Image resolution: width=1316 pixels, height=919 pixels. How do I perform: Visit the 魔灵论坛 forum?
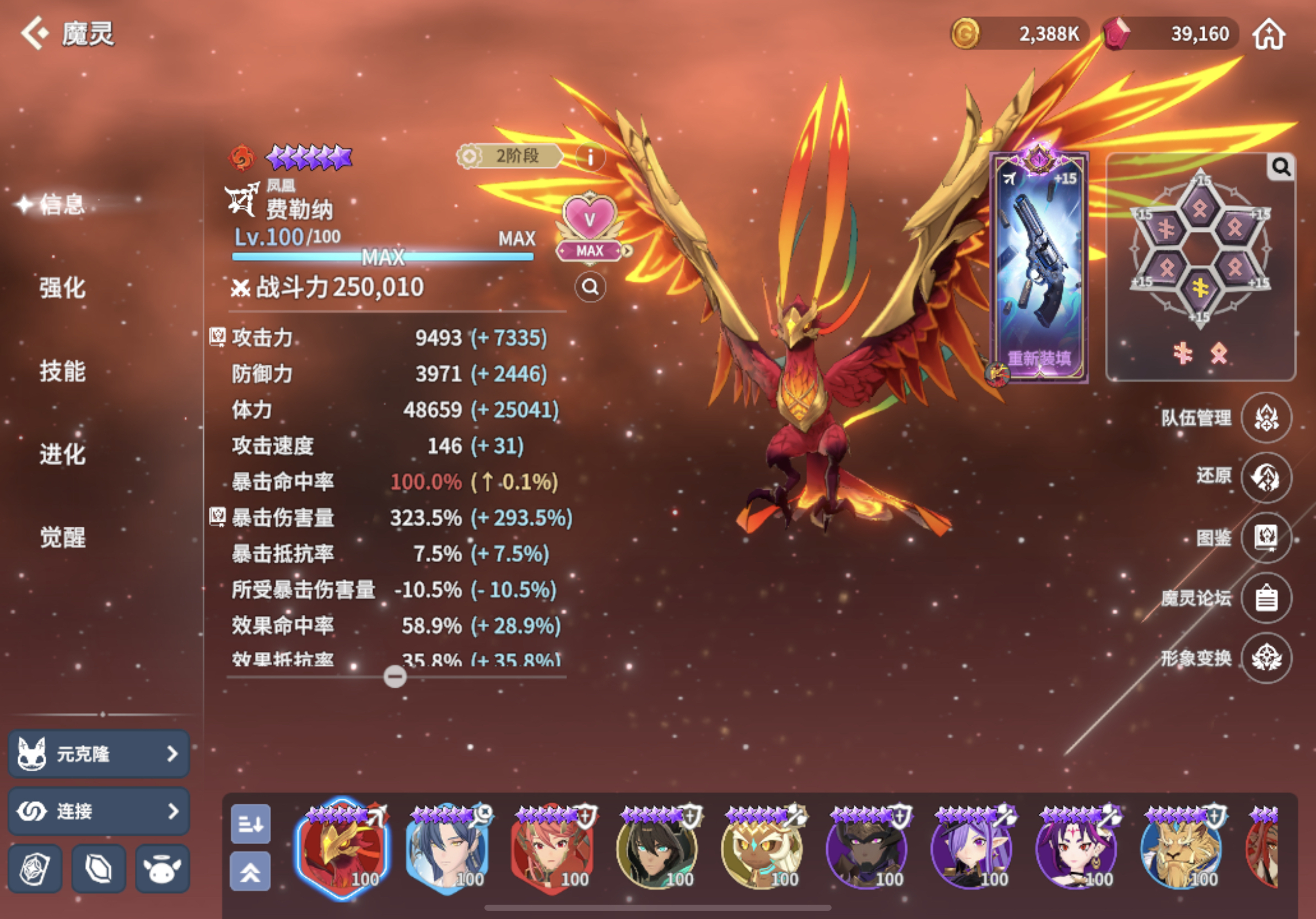(1265, 598)
